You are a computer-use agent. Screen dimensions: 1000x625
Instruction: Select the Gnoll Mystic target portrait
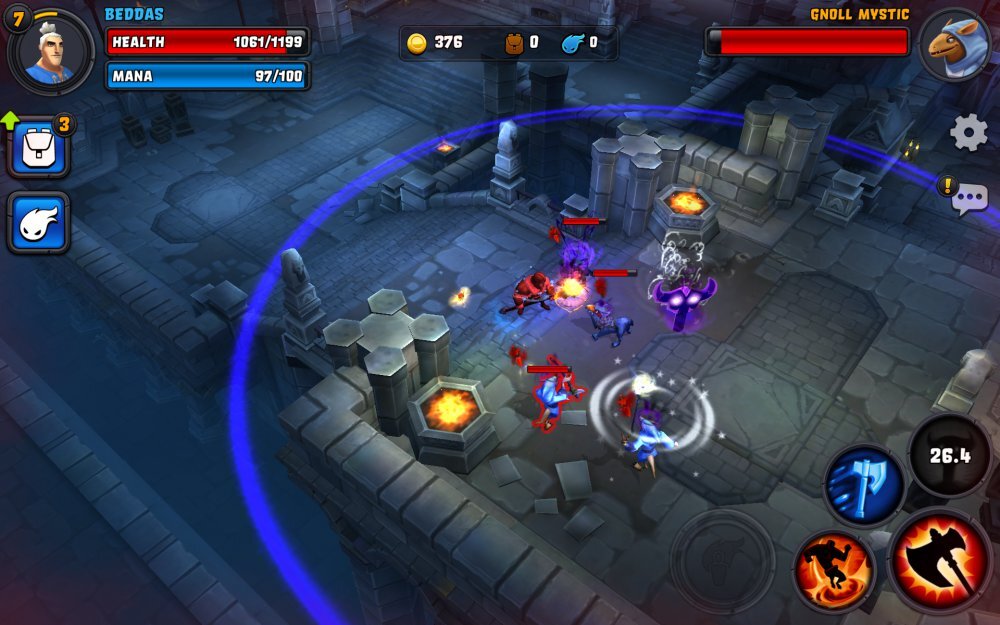[953, 46]
